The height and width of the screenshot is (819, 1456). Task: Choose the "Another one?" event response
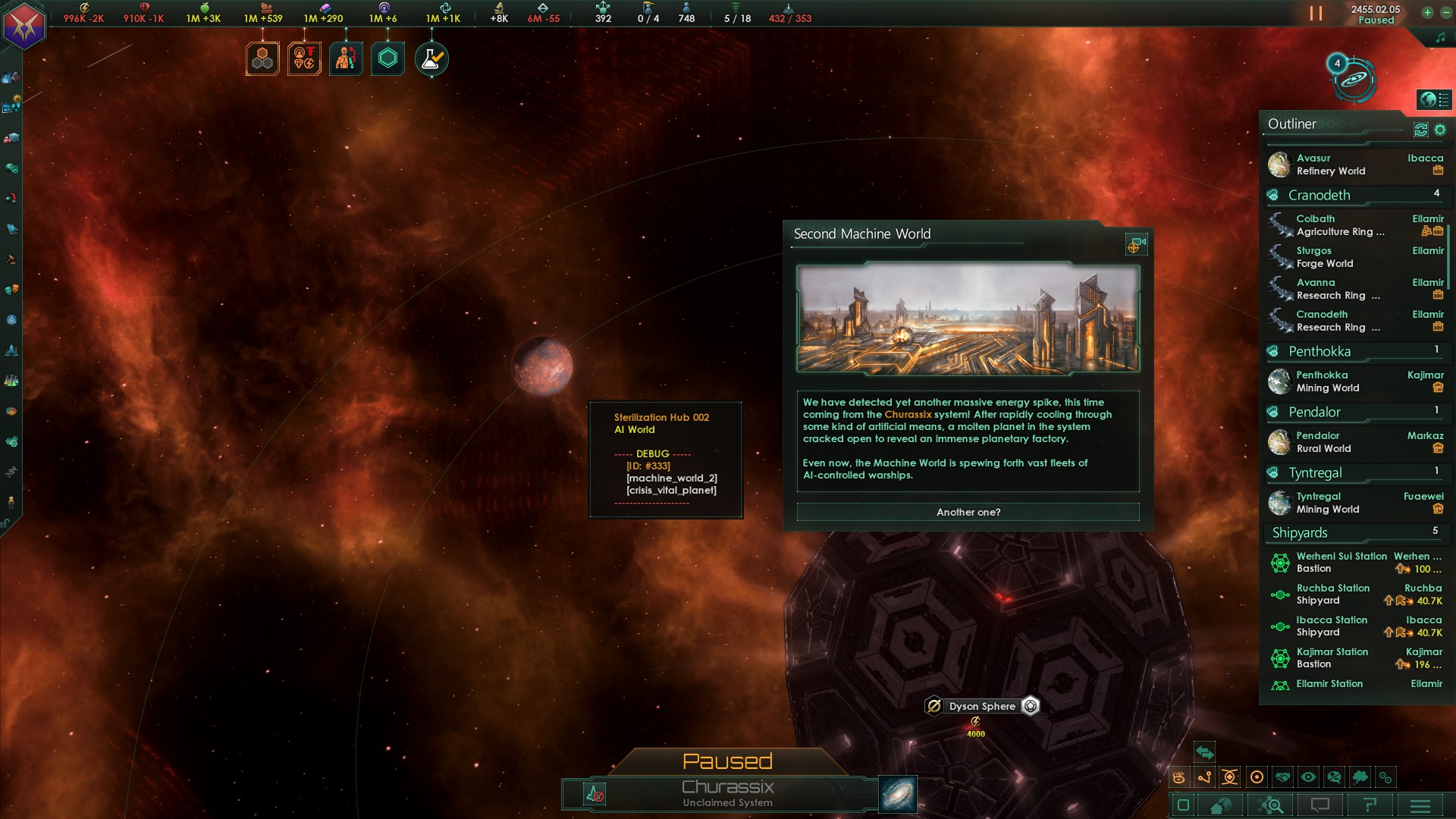pyautogui.click(x=968, y=513)
